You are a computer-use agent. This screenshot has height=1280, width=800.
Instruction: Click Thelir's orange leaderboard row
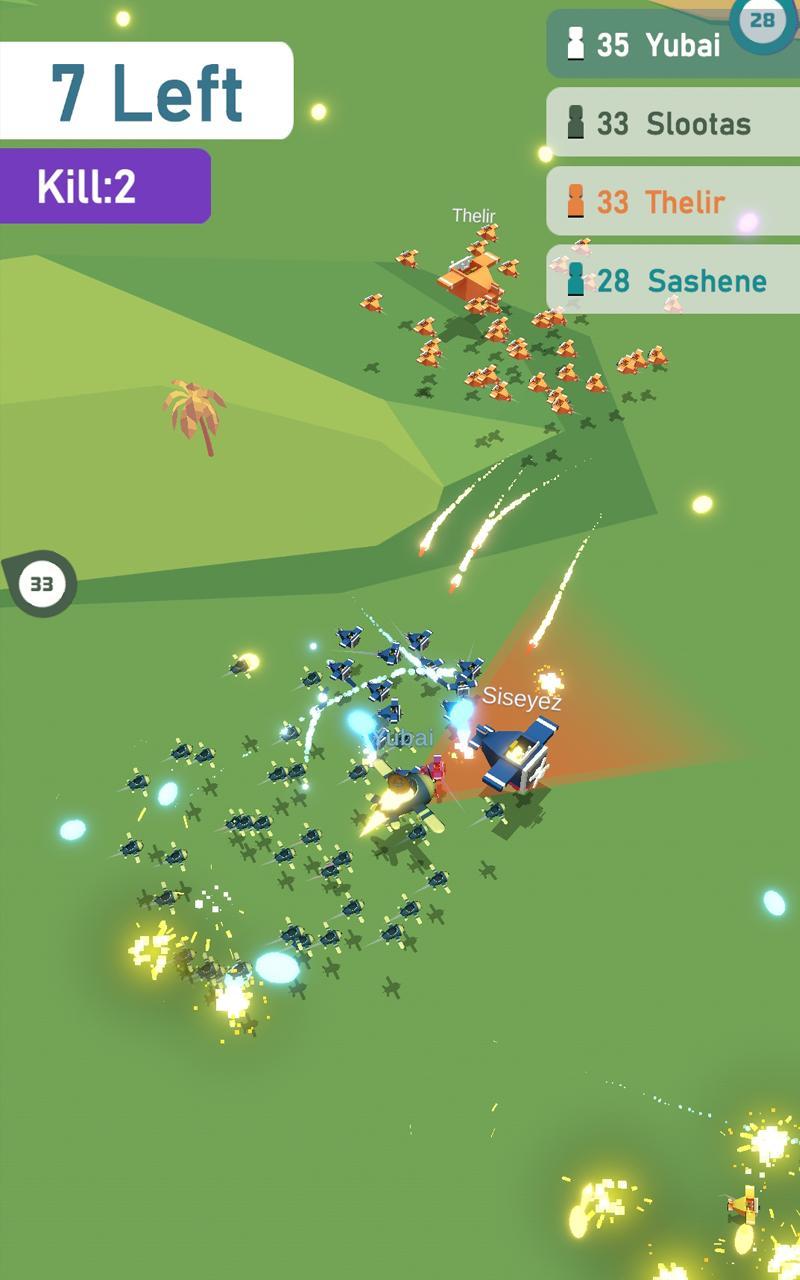coord(672,202)
